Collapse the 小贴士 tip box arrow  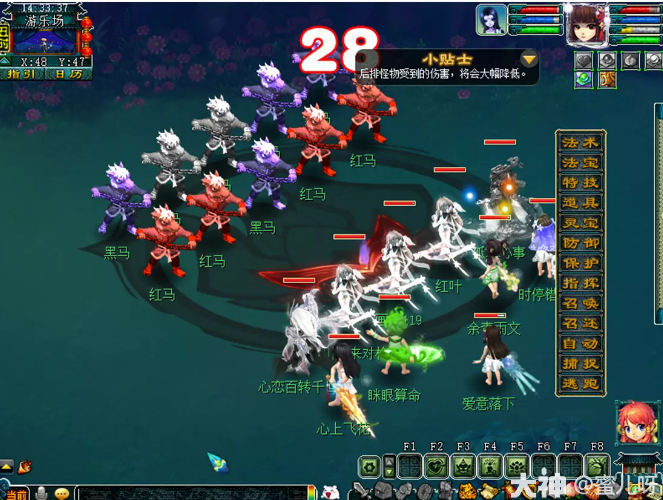coord(529,59)
